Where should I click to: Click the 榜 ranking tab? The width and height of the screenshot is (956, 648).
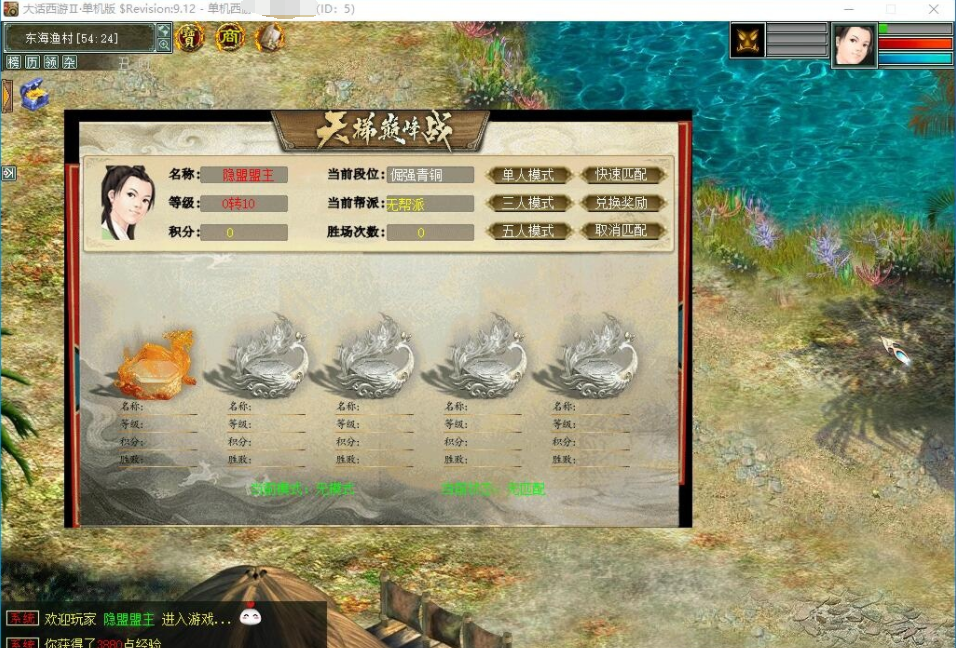(14, 62)
